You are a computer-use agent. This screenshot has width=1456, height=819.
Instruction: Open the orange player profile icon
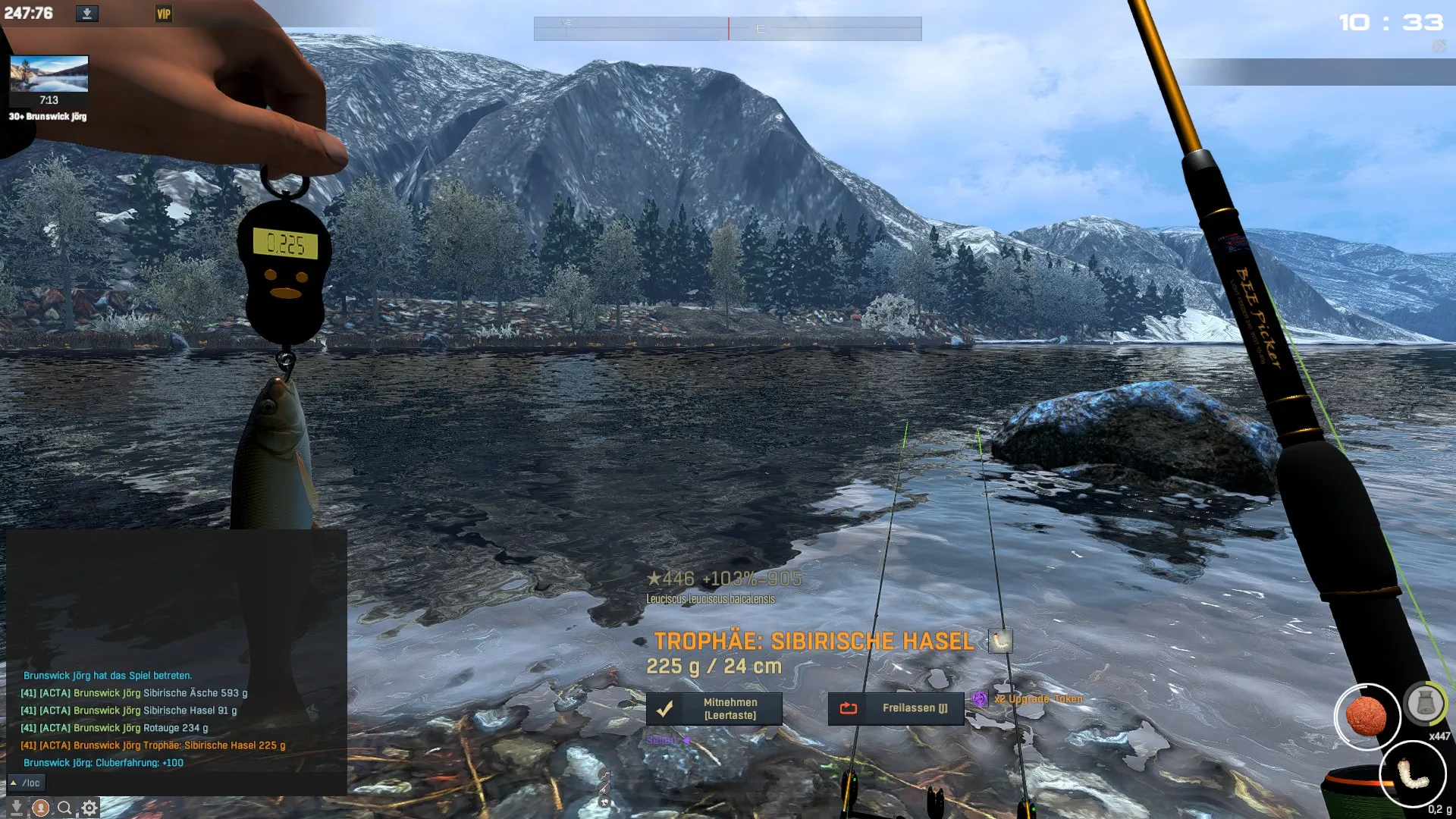click(x=41, y=808)
